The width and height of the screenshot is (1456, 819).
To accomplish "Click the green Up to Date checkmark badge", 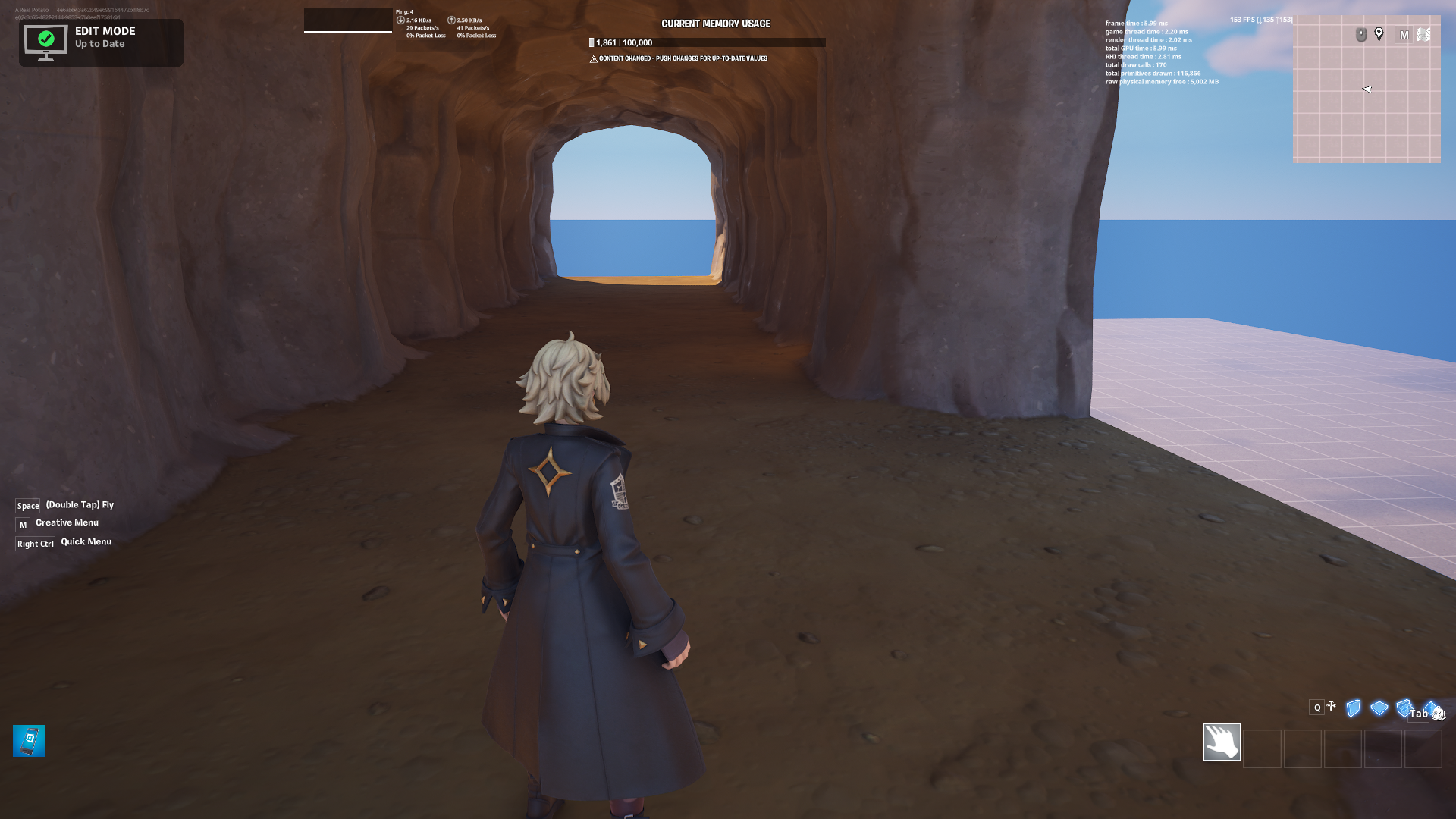I will pos(47,38).
